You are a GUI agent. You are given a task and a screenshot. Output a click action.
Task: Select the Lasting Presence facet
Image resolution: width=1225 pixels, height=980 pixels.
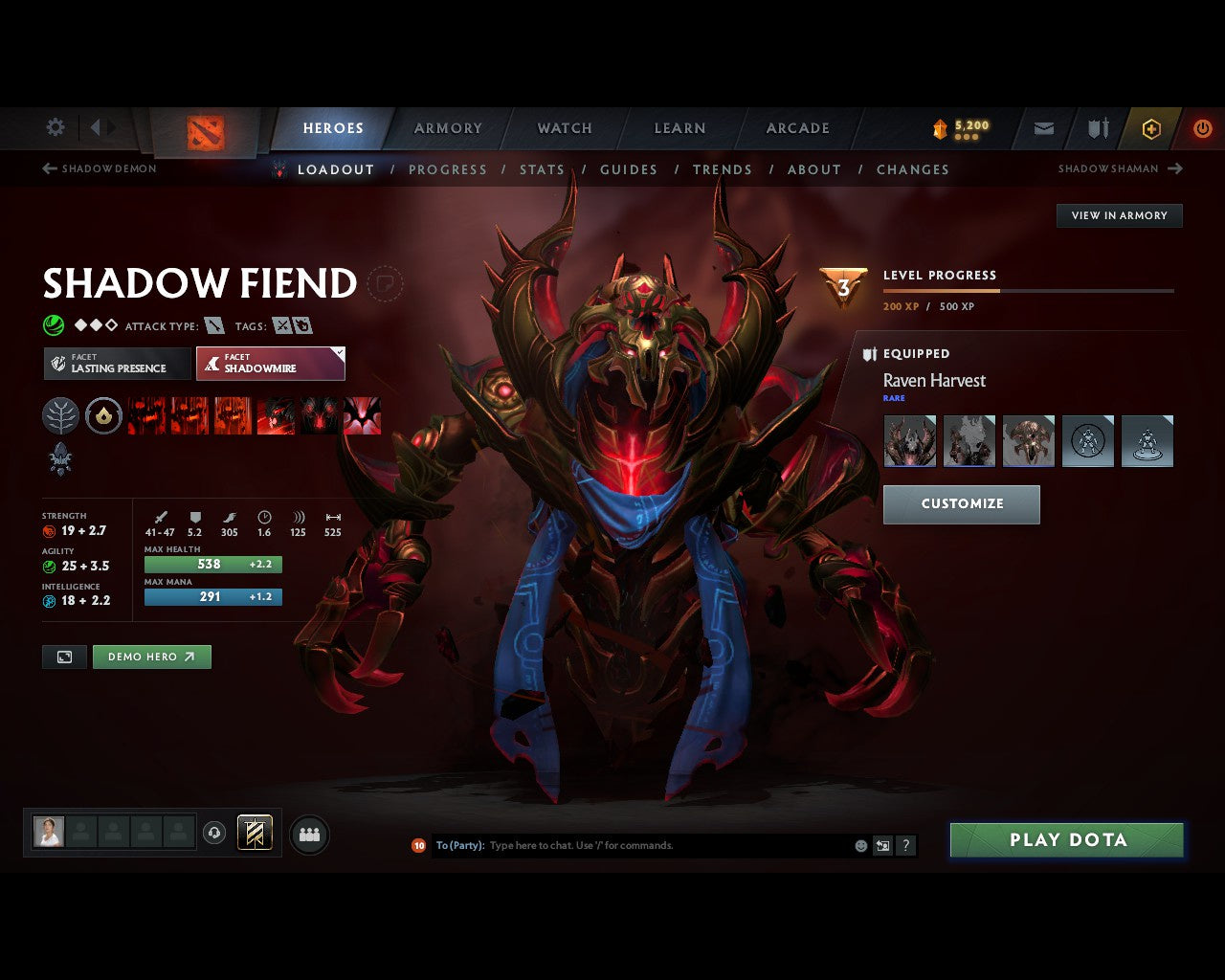pyautogui.click(x=116, y=364)
